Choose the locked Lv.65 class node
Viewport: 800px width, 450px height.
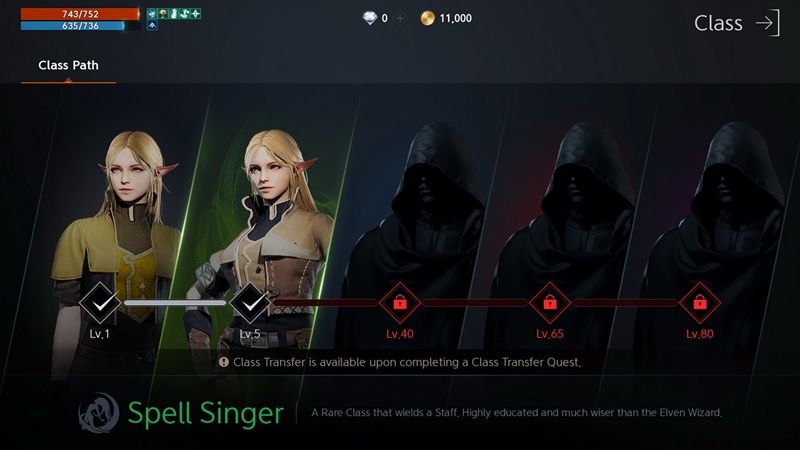(x=549, y=300)
